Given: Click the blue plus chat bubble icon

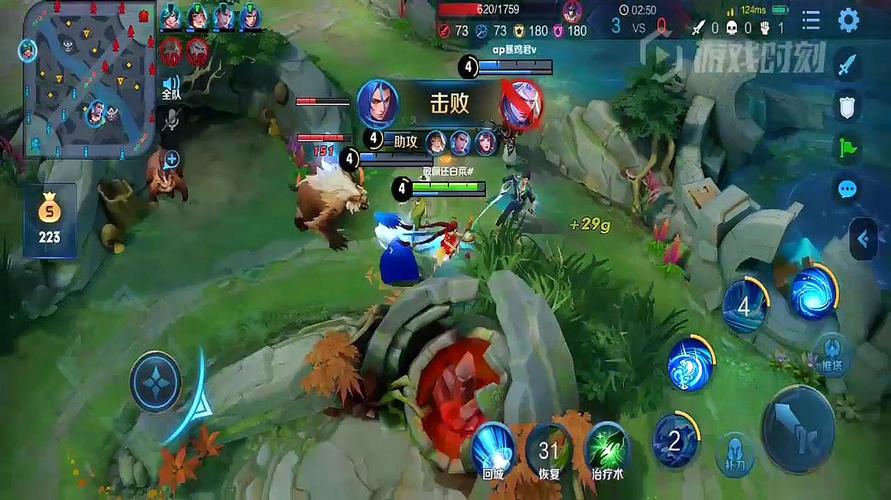Looking at the screenshot, I should [172, 158].
